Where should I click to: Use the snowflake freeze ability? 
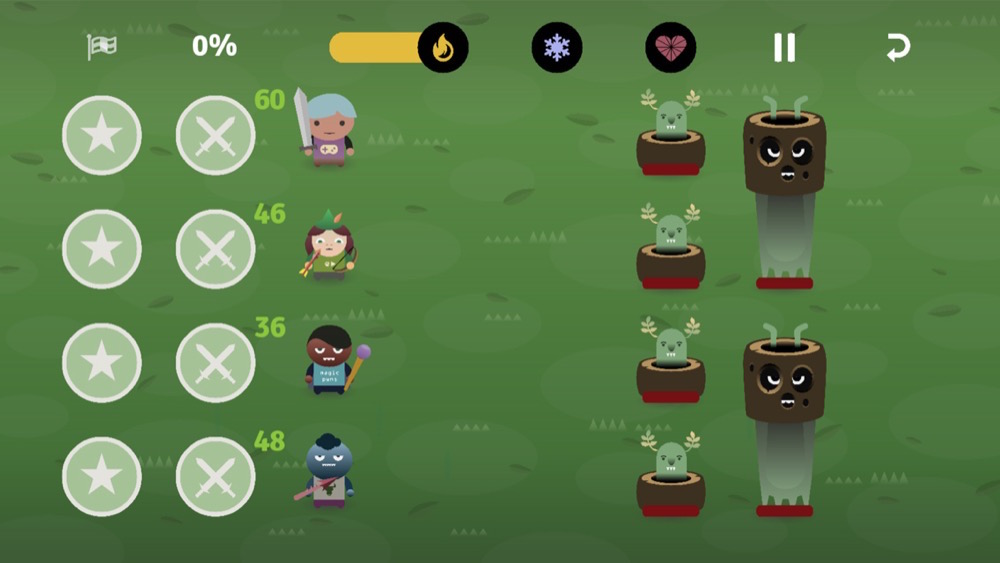tap(556, 48)
